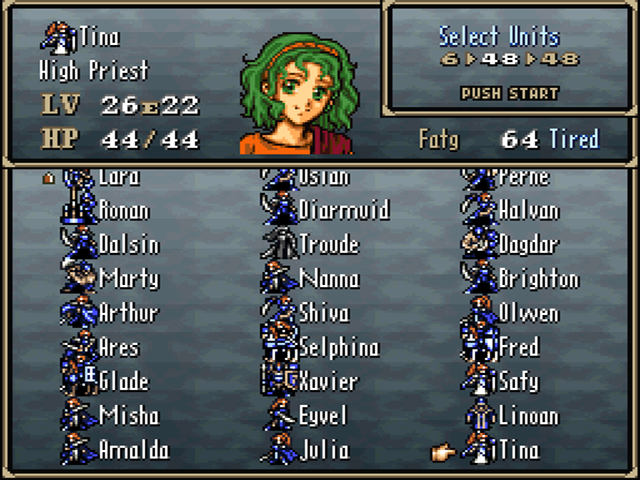Viewport: 640px width, 480px height.
Task: Choose Ronan in the unit roster
Action: [124, 211]
